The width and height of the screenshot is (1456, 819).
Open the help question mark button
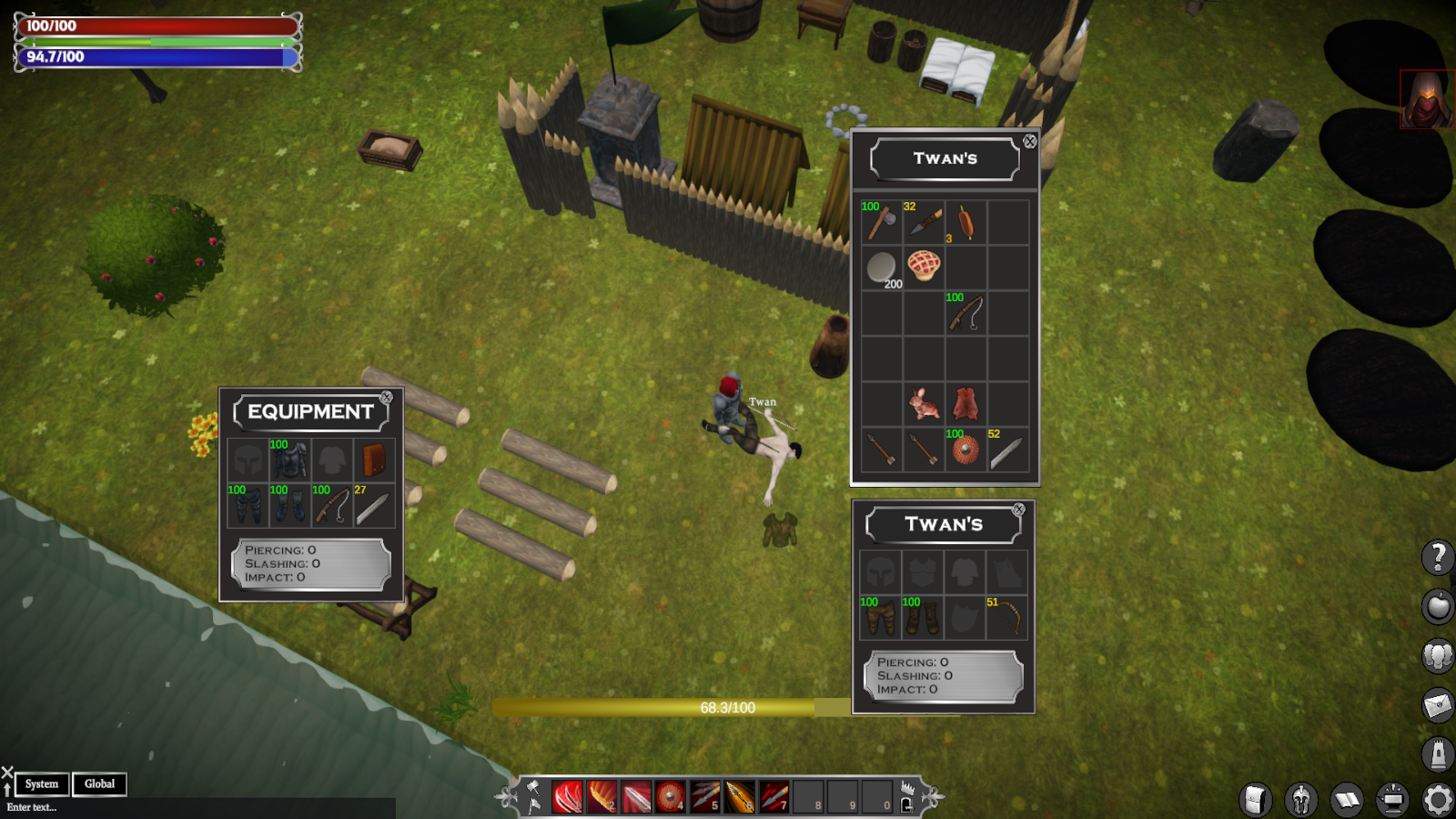tap(1438, 556)
